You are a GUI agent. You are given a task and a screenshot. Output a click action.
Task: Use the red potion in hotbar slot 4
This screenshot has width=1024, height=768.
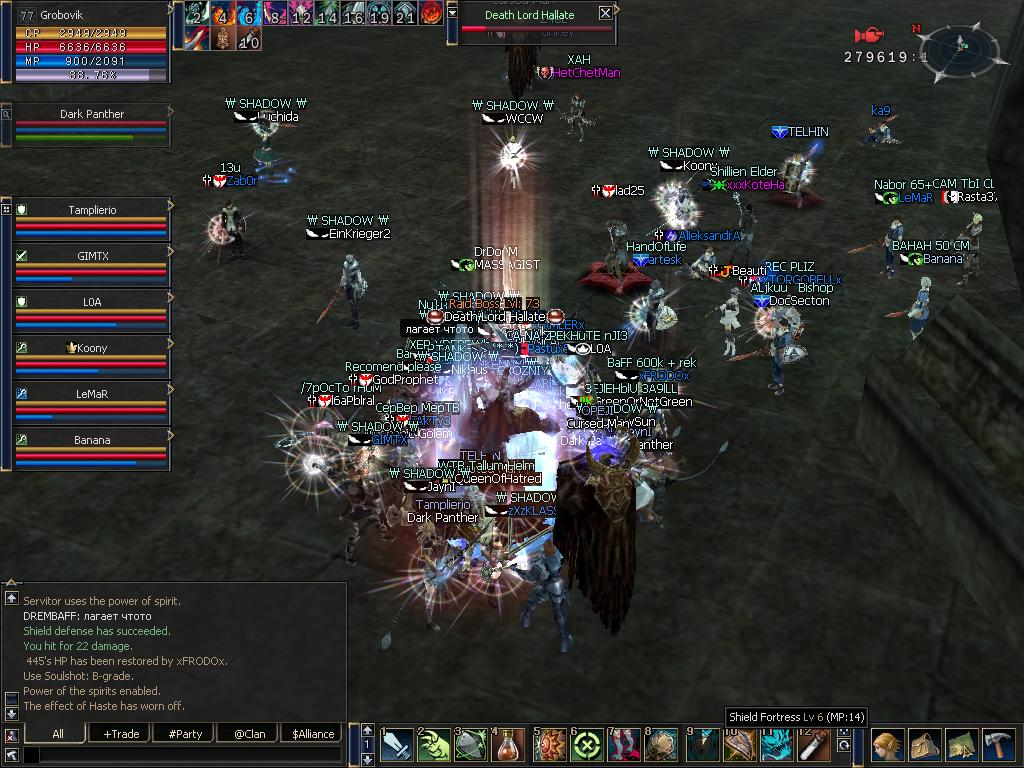point(510,746)
